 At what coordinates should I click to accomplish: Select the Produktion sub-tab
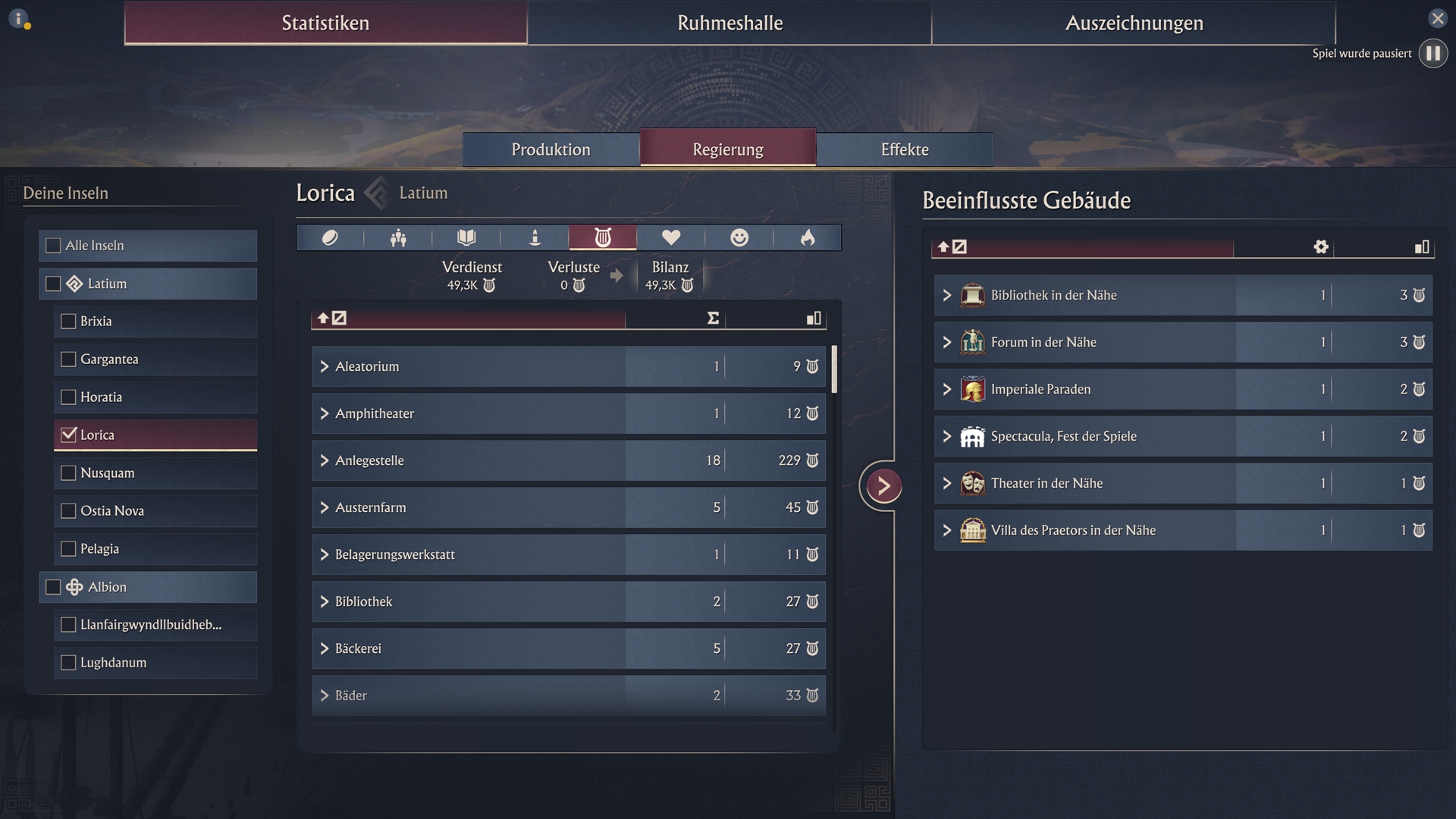pyautogui.click(x=551, y=149)
